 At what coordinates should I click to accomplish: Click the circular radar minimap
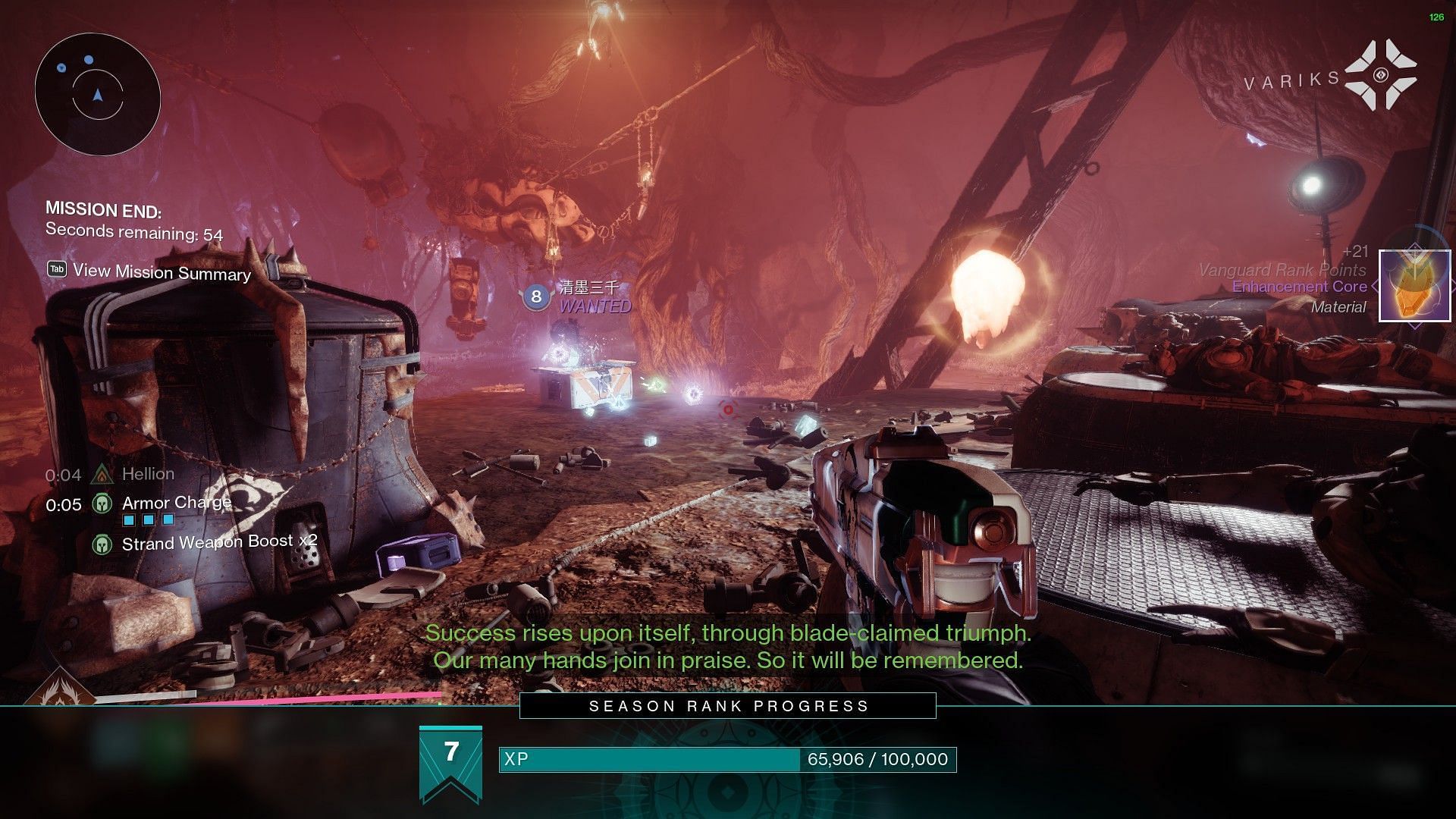[98, 94]
